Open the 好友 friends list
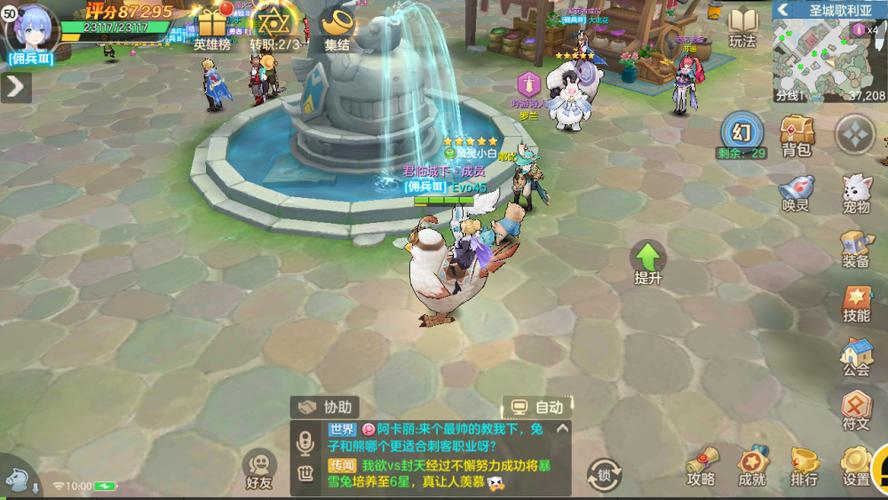Image resolution: width=888 pixels, height=500 pixels. [260, 468]
